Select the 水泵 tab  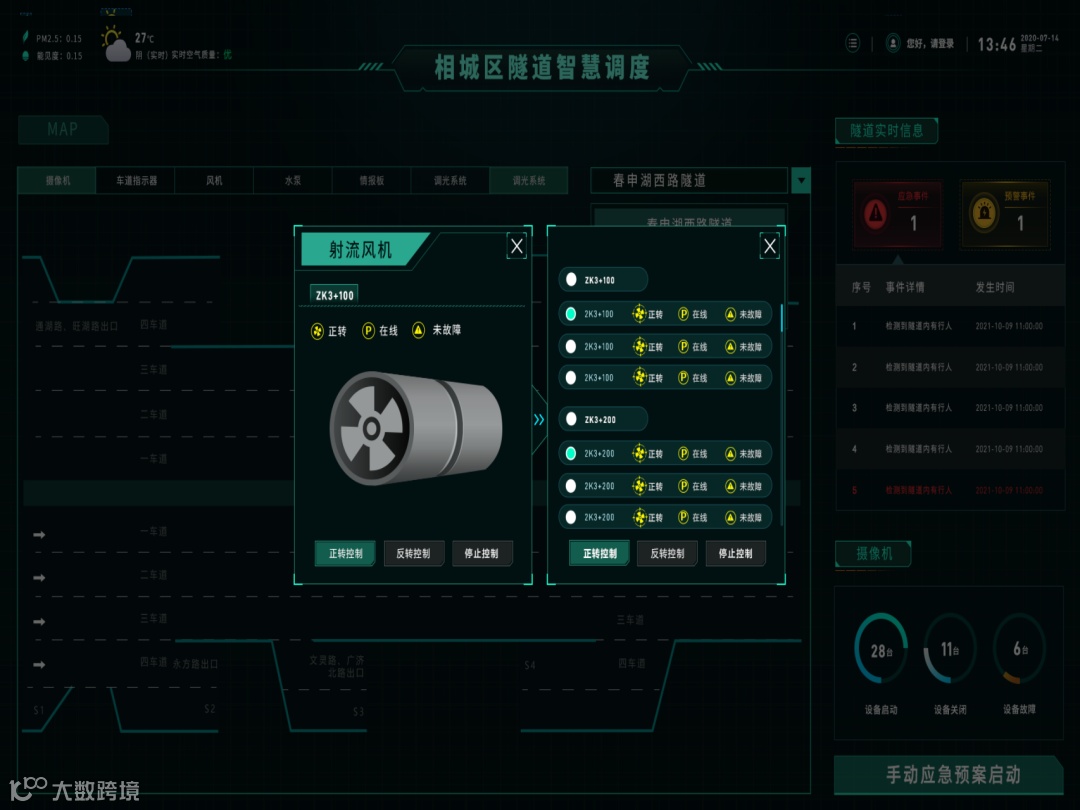pos(293,181)
